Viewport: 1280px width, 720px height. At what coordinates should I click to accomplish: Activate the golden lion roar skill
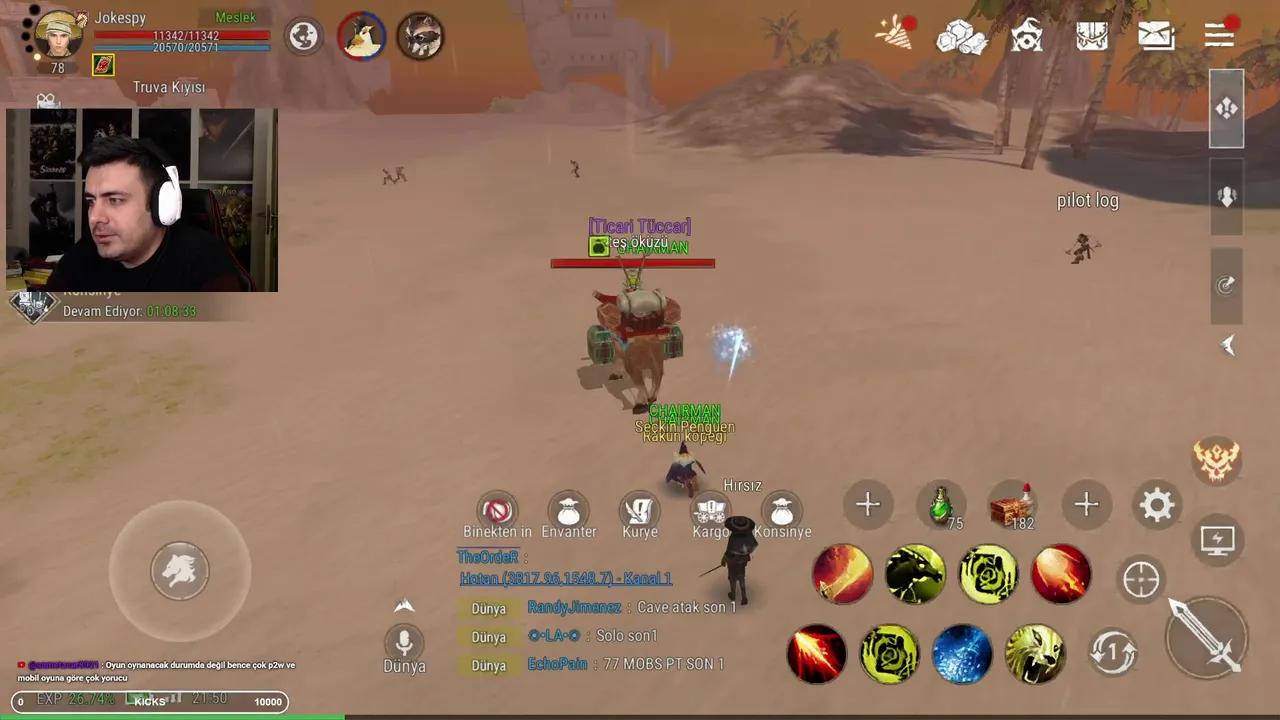click(x=1035, y=654)
